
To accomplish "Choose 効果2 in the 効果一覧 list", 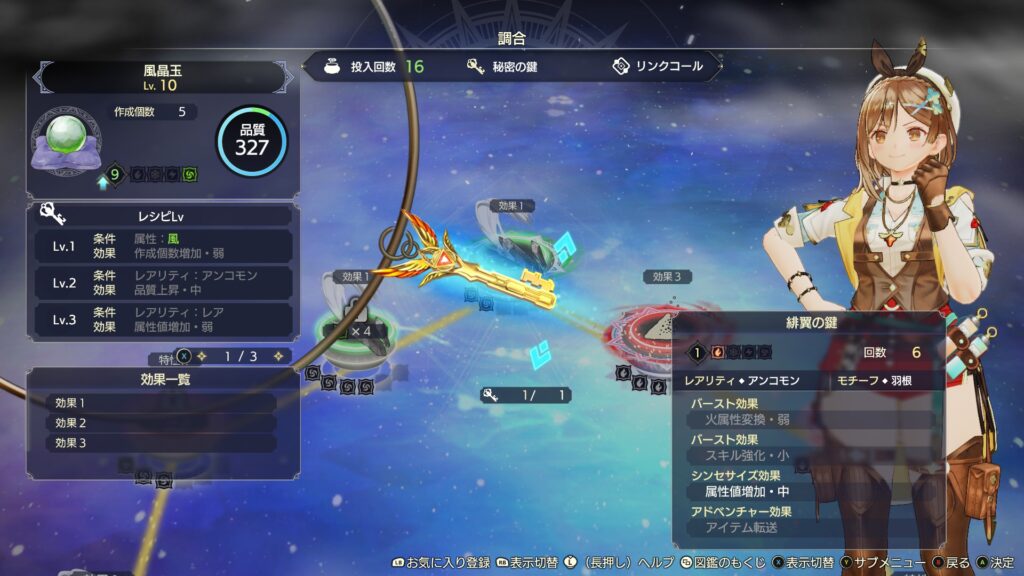I will 162,422.
